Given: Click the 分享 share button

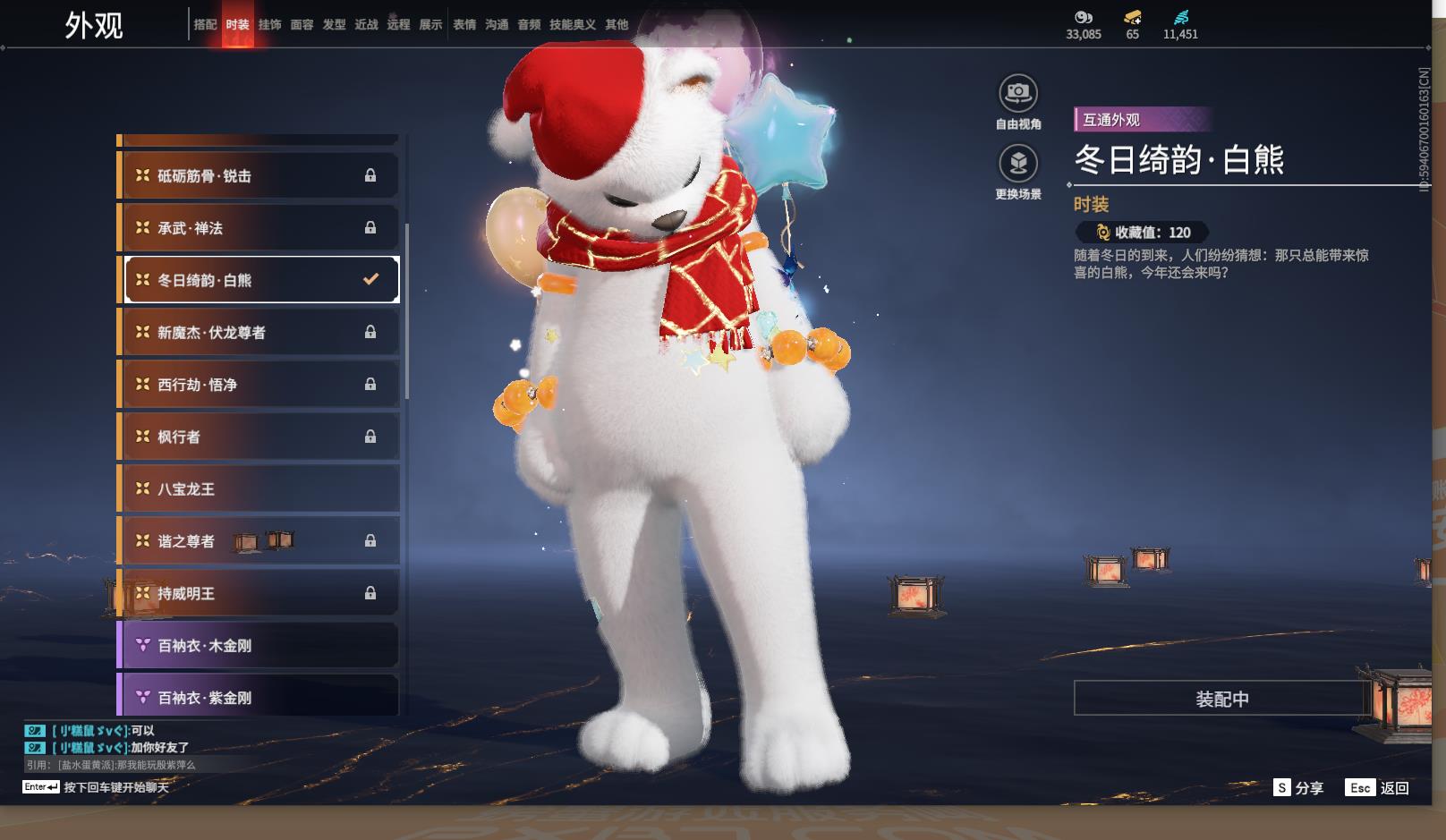Looking at the screenshot, I should 1298,788.
